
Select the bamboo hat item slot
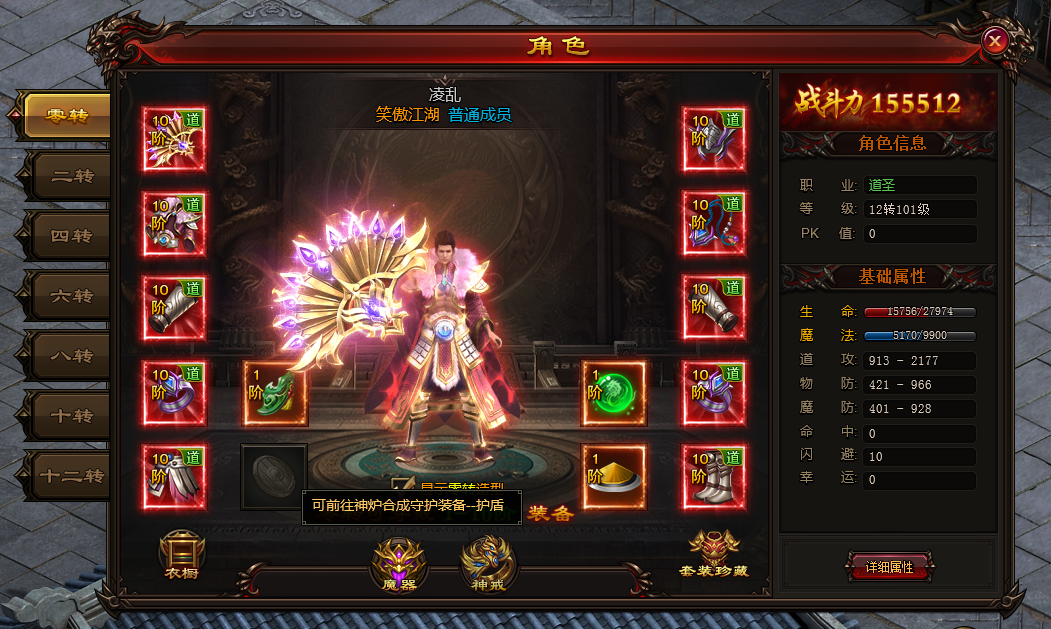[x=613, y=477]
